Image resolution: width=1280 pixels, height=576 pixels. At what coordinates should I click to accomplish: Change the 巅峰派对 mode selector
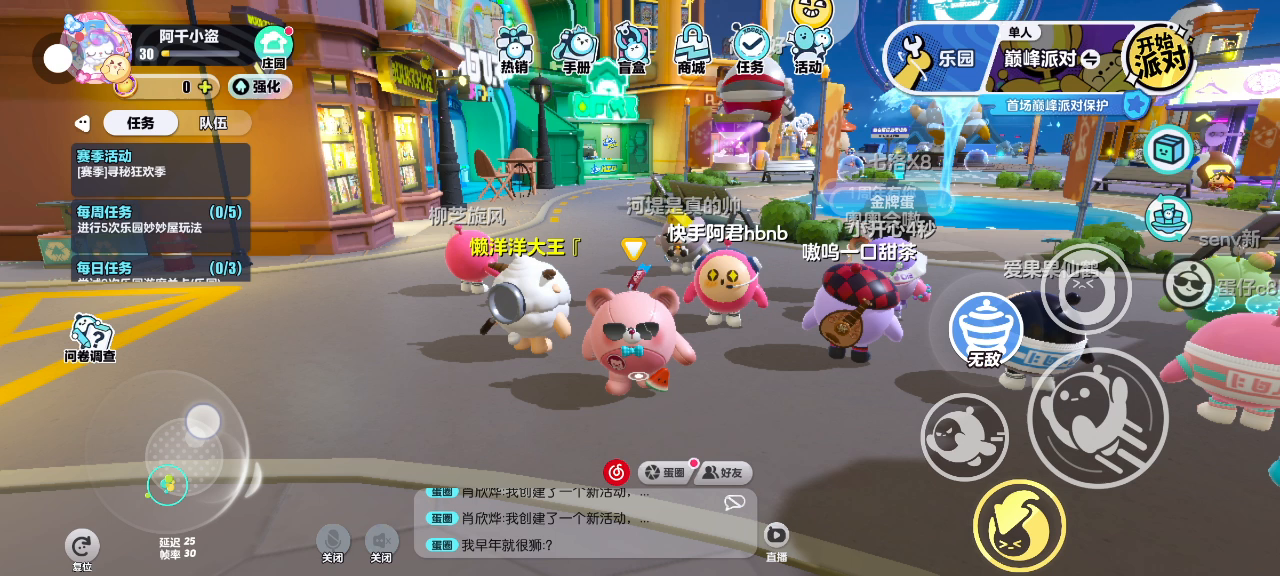[x=1052, y=59]
